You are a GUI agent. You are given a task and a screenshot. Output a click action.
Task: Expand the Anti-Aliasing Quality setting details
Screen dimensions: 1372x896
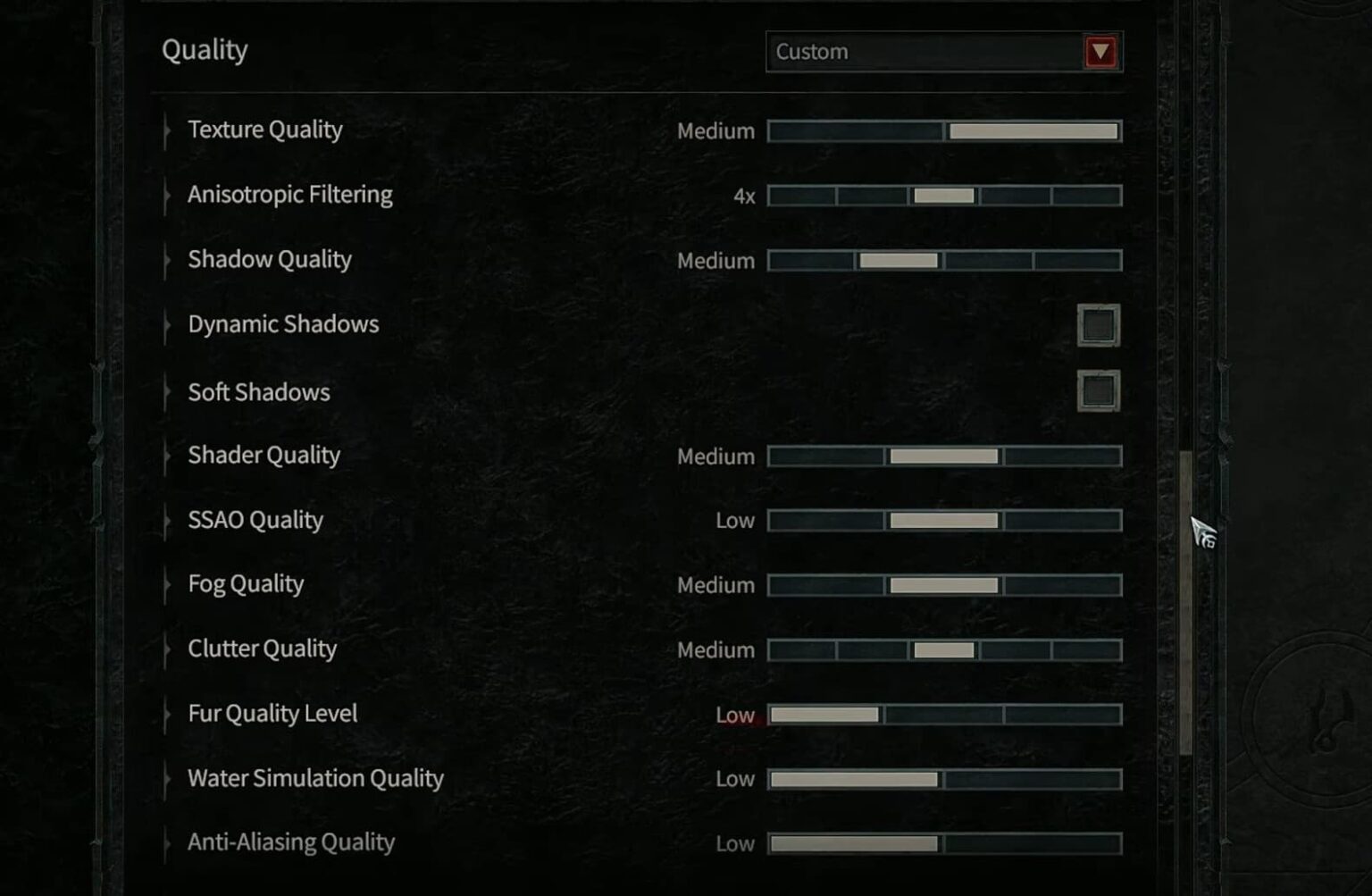167,842
